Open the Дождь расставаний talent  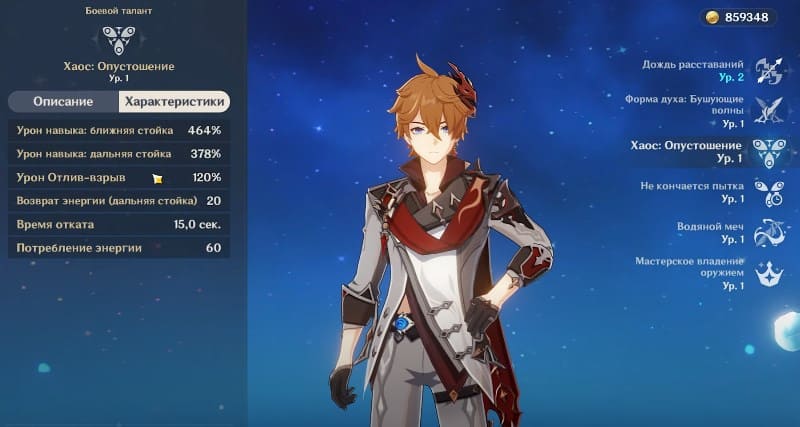769,70
